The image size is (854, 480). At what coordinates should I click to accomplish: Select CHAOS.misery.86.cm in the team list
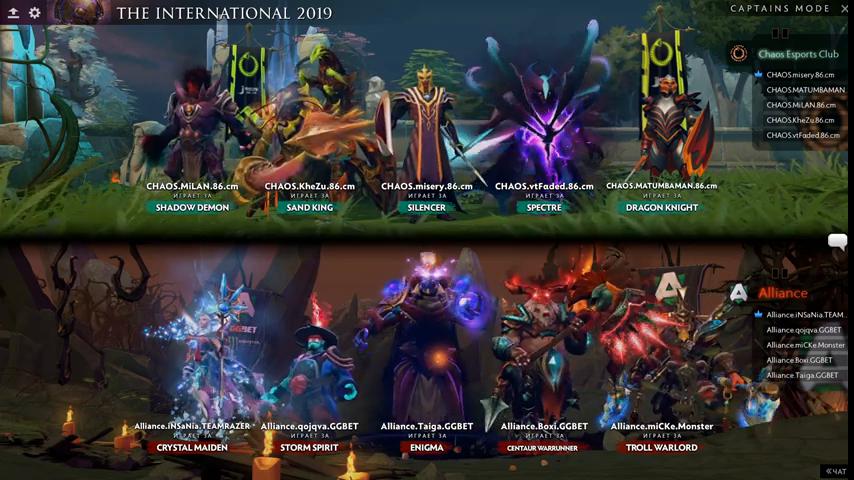[x=800, y=75]
